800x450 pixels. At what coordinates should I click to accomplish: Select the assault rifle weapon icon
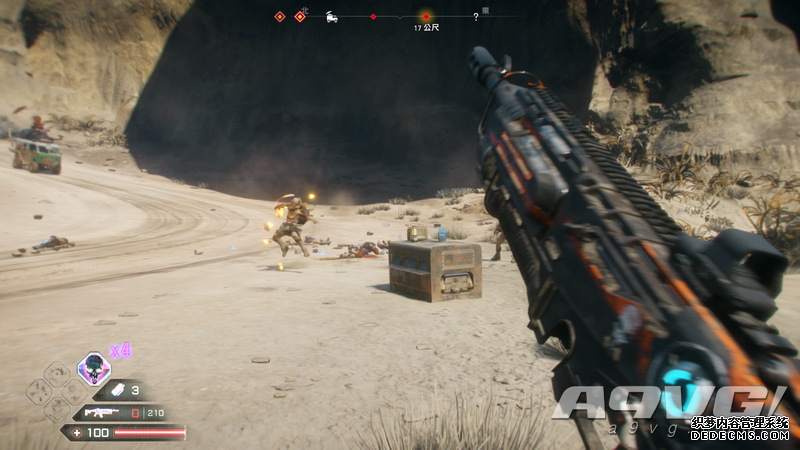click(x=102, y=412)
